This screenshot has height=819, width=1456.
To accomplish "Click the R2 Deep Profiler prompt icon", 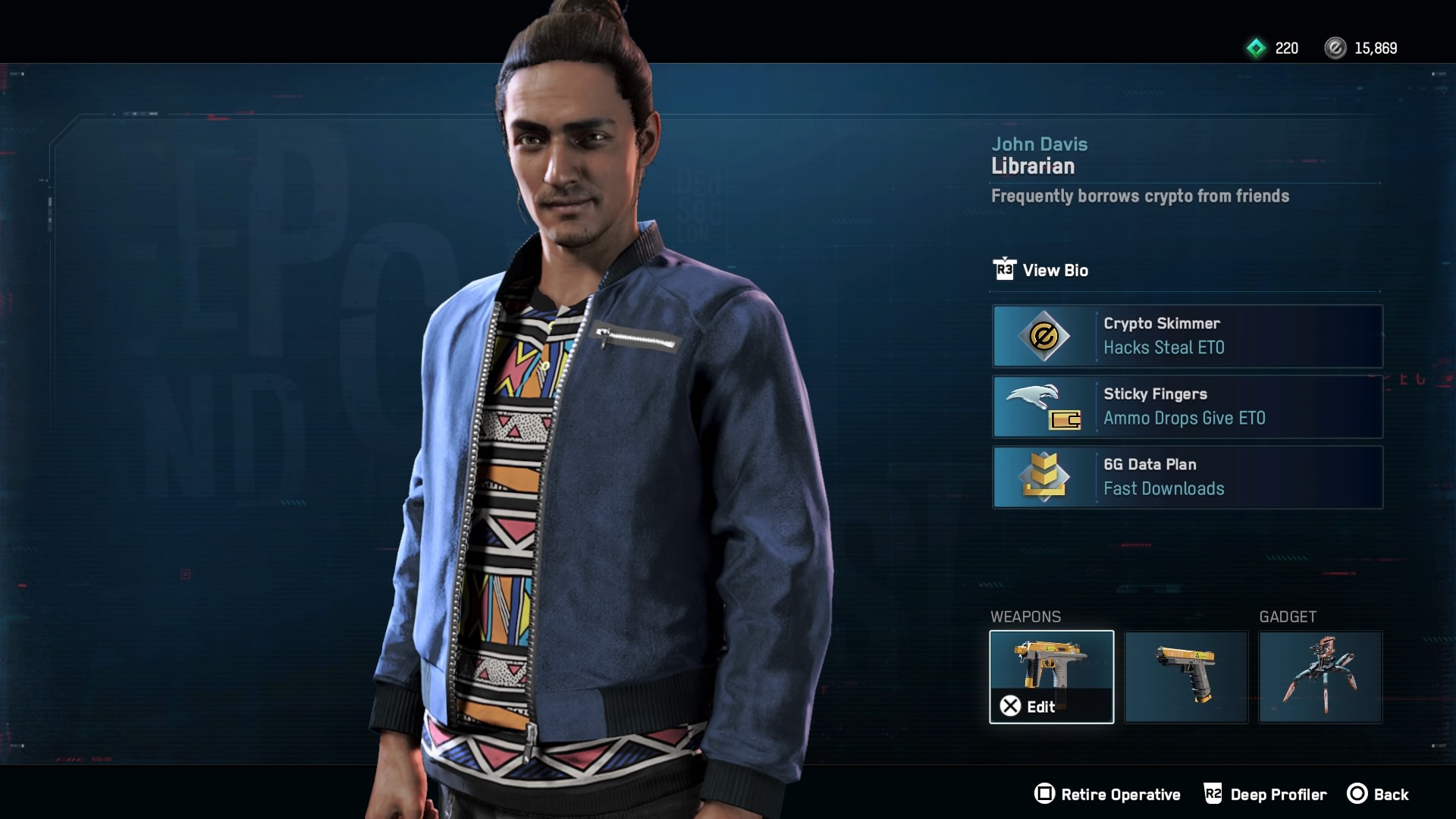I will 1213,795.
